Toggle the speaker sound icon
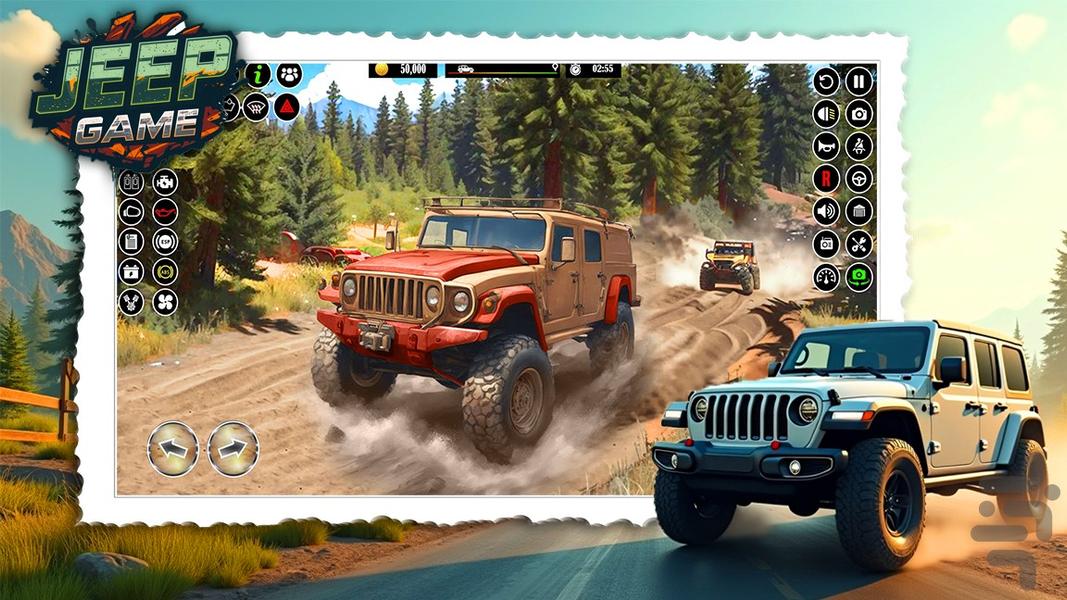Image resolution: width=1067 pixels, height=600 pixels. click(826, 211)
